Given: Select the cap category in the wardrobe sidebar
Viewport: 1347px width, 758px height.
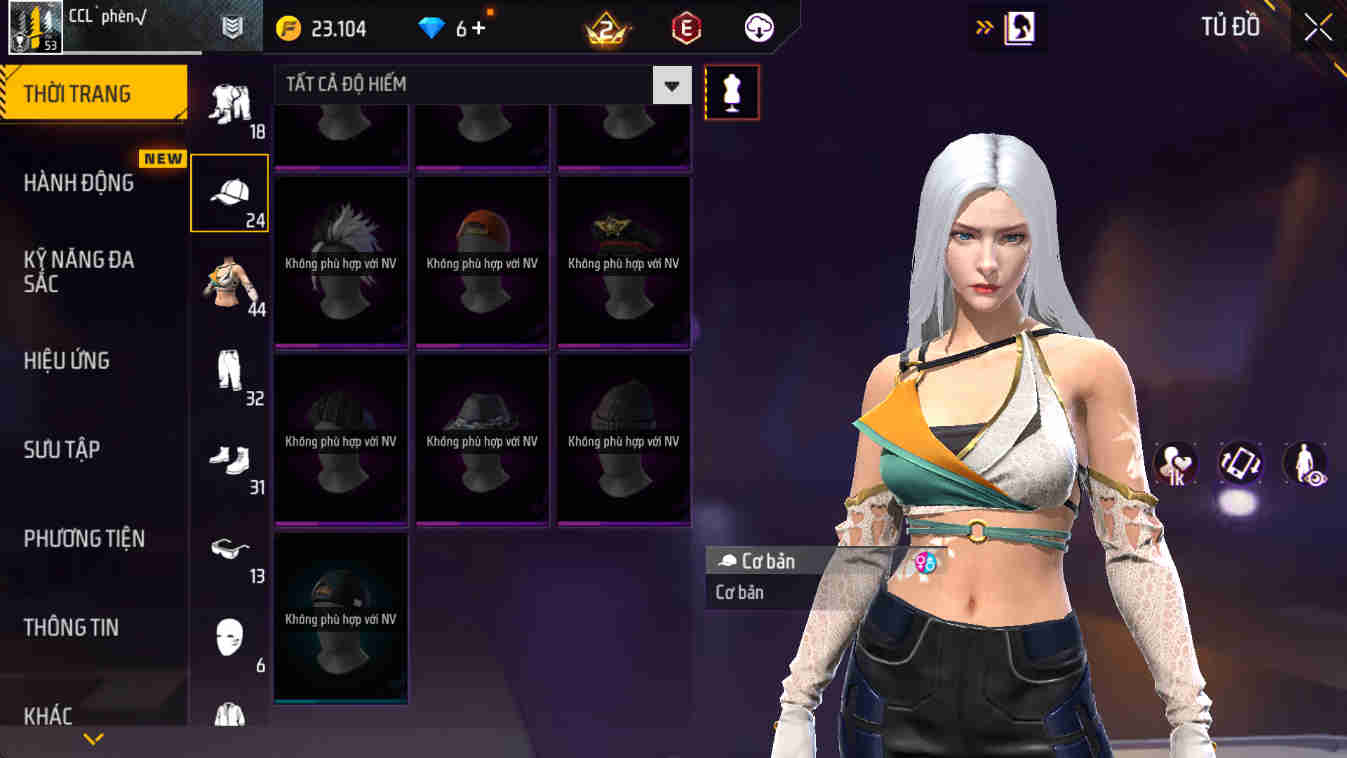Looking at the screenshot, I should [x=230, y=192].
